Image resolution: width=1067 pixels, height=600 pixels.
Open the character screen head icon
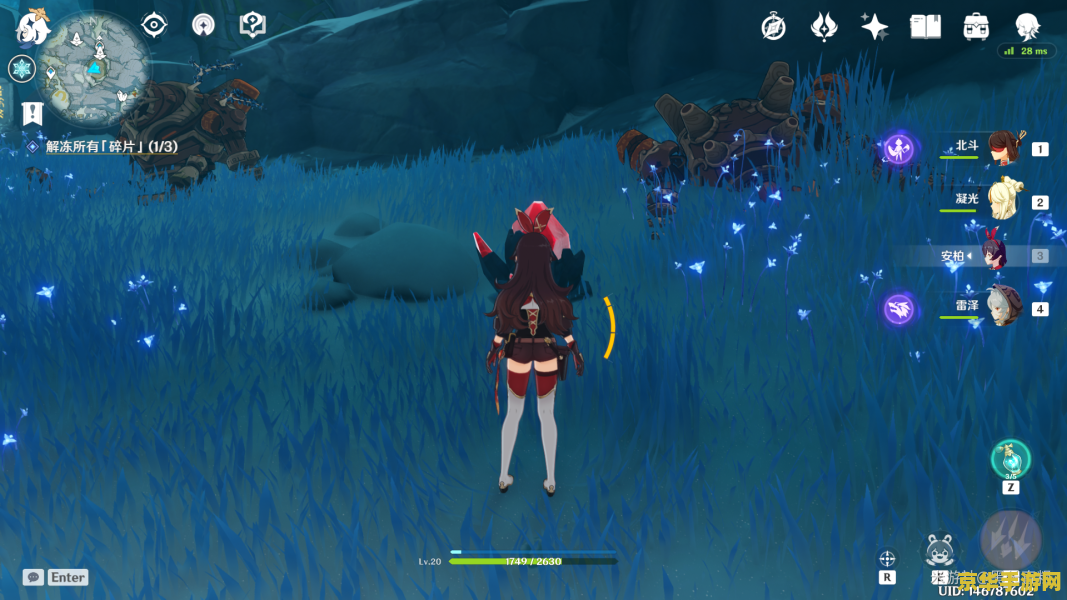click(x=1027, y=27)
